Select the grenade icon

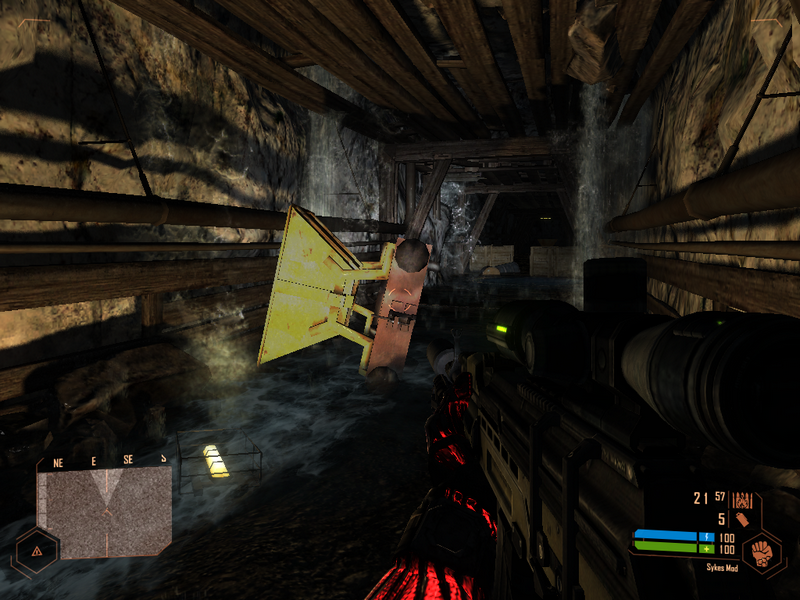coord(743,519)
